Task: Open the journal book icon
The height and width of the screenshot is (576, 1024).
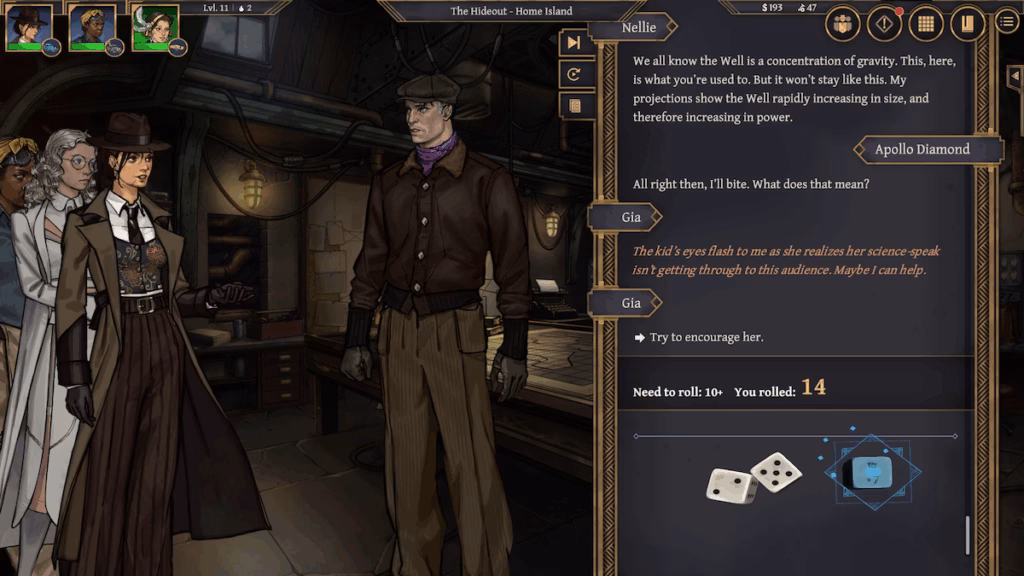Action: coord(967,24)
